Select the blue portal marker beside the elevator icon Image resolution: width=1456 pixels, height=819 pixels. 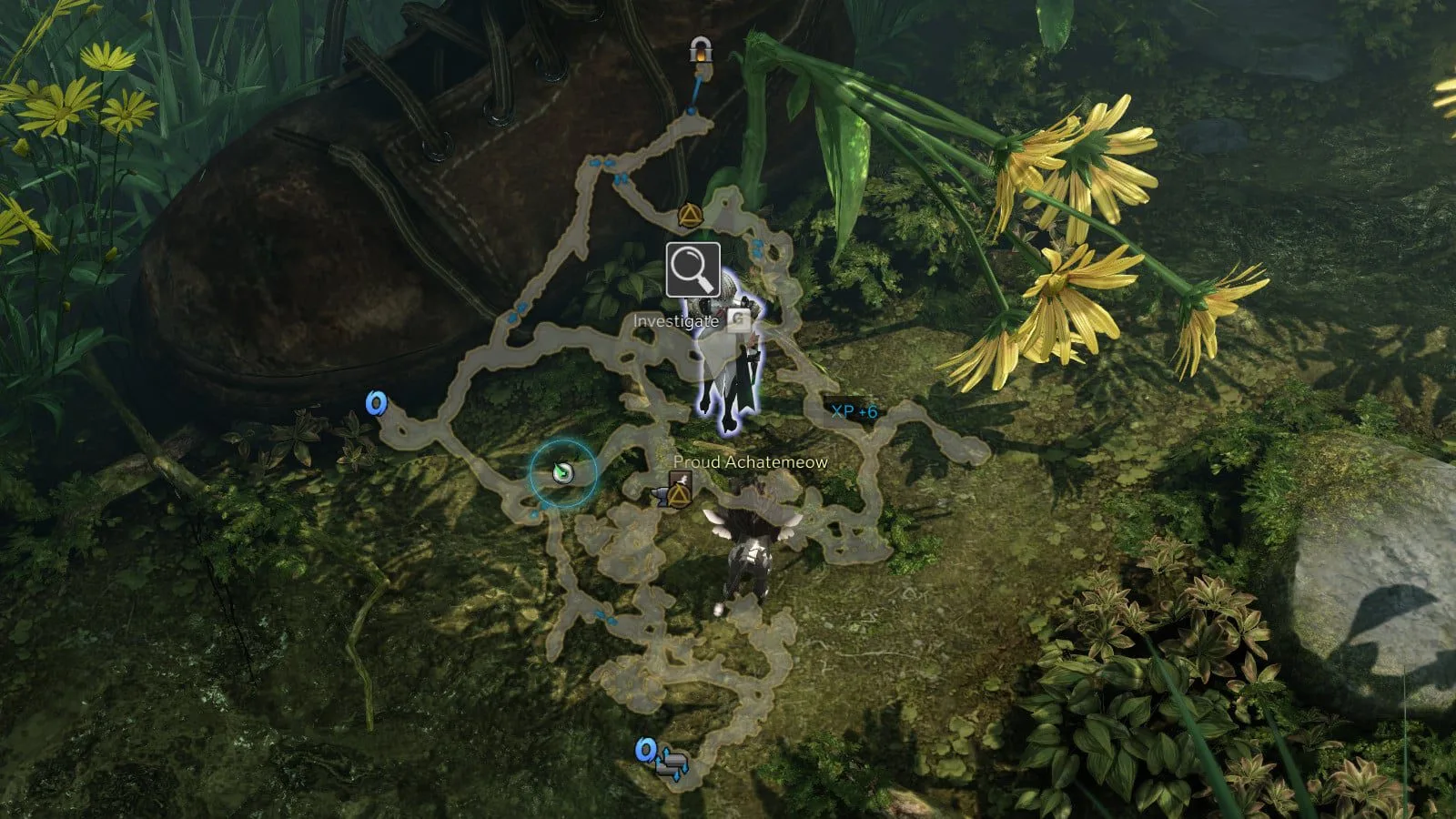point(646,749)
